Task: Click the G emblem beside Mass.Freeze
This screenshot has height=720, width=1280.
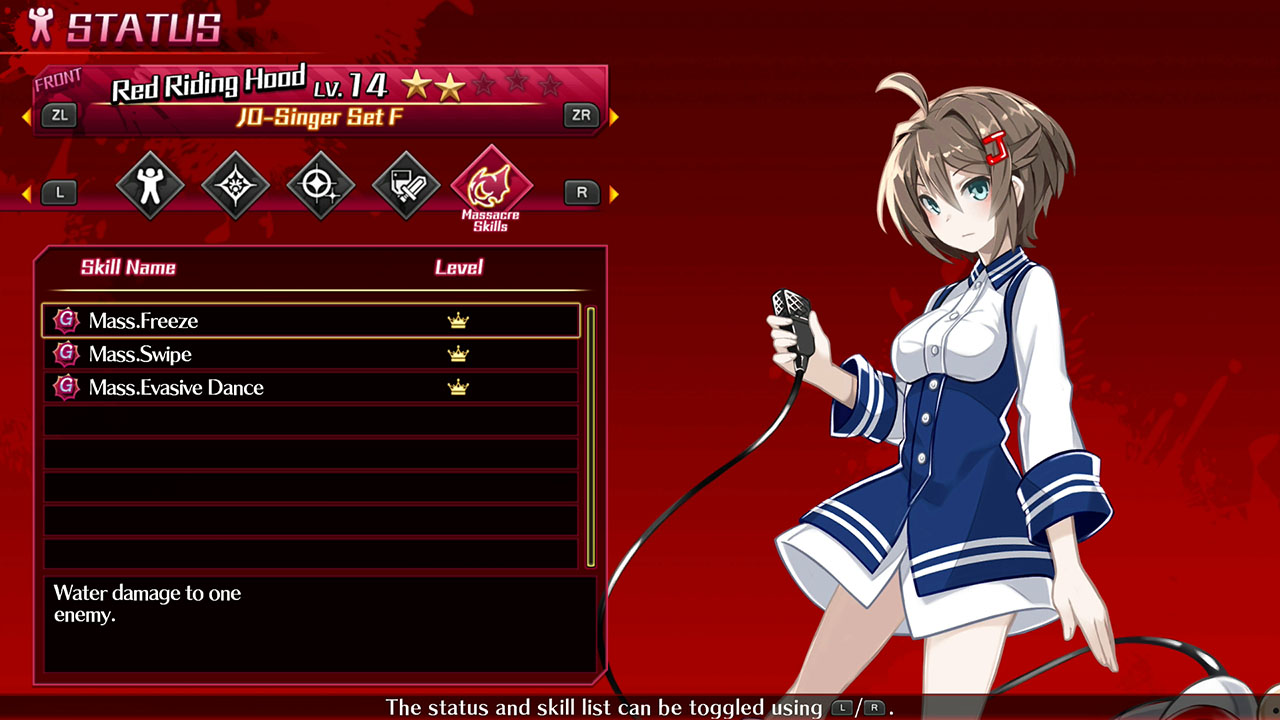Action: [65, 320]
